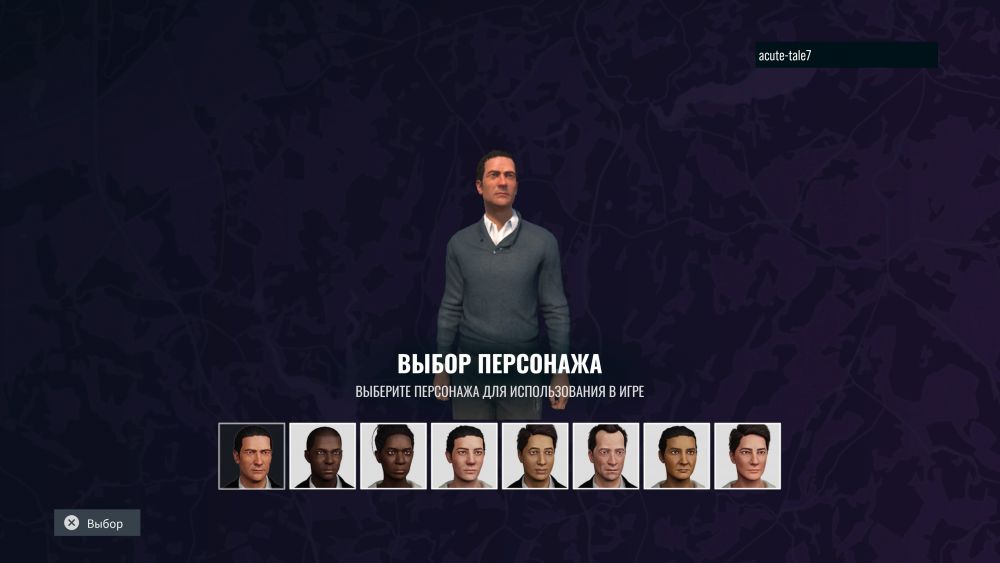
Task: Select the highlighted dark-background character portrait
Action: click(252, 456)
